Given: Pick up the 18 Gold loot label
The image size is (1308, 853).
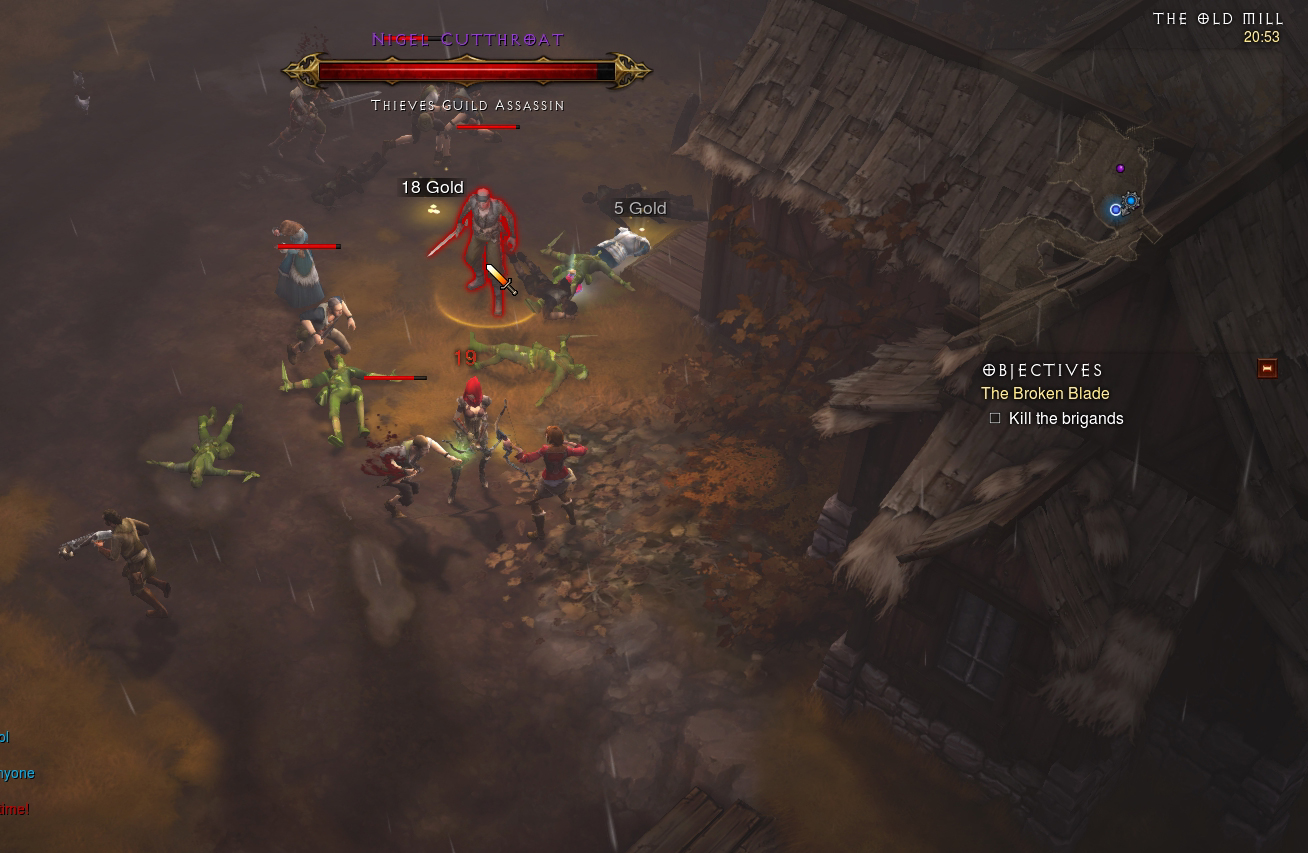Looking at the screenshot, I should [432, 188].
